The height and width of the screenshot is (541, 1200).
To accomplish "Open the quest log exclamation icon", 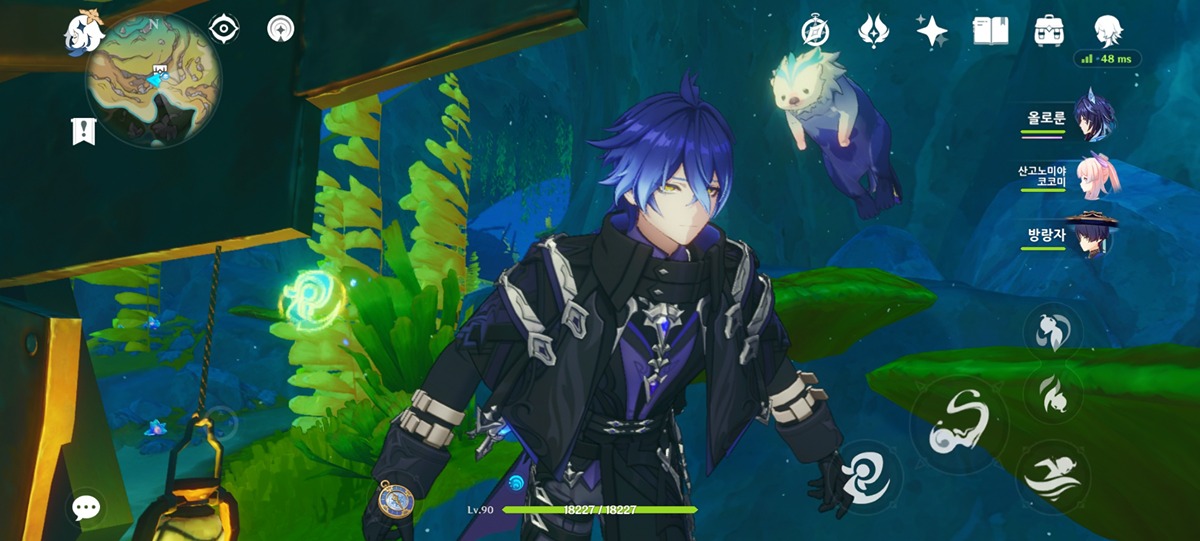I will [84, 131].
